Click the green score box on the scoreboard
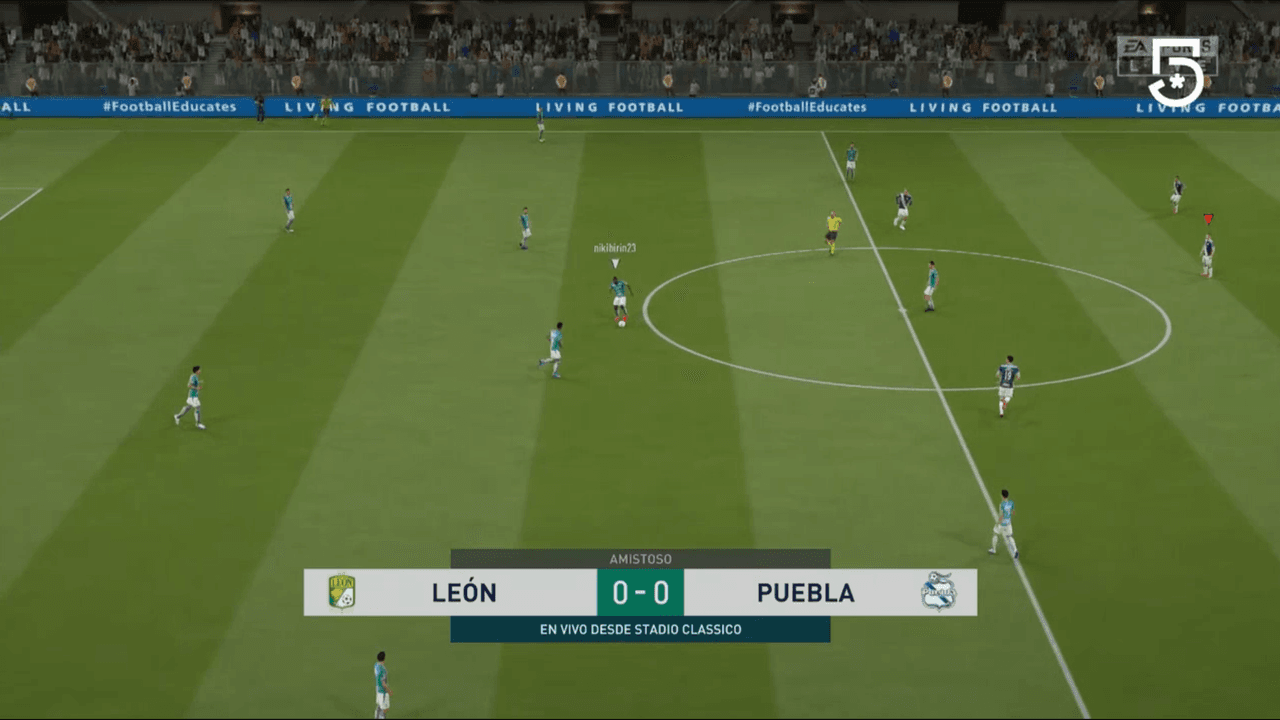 [x=639, y=591]
